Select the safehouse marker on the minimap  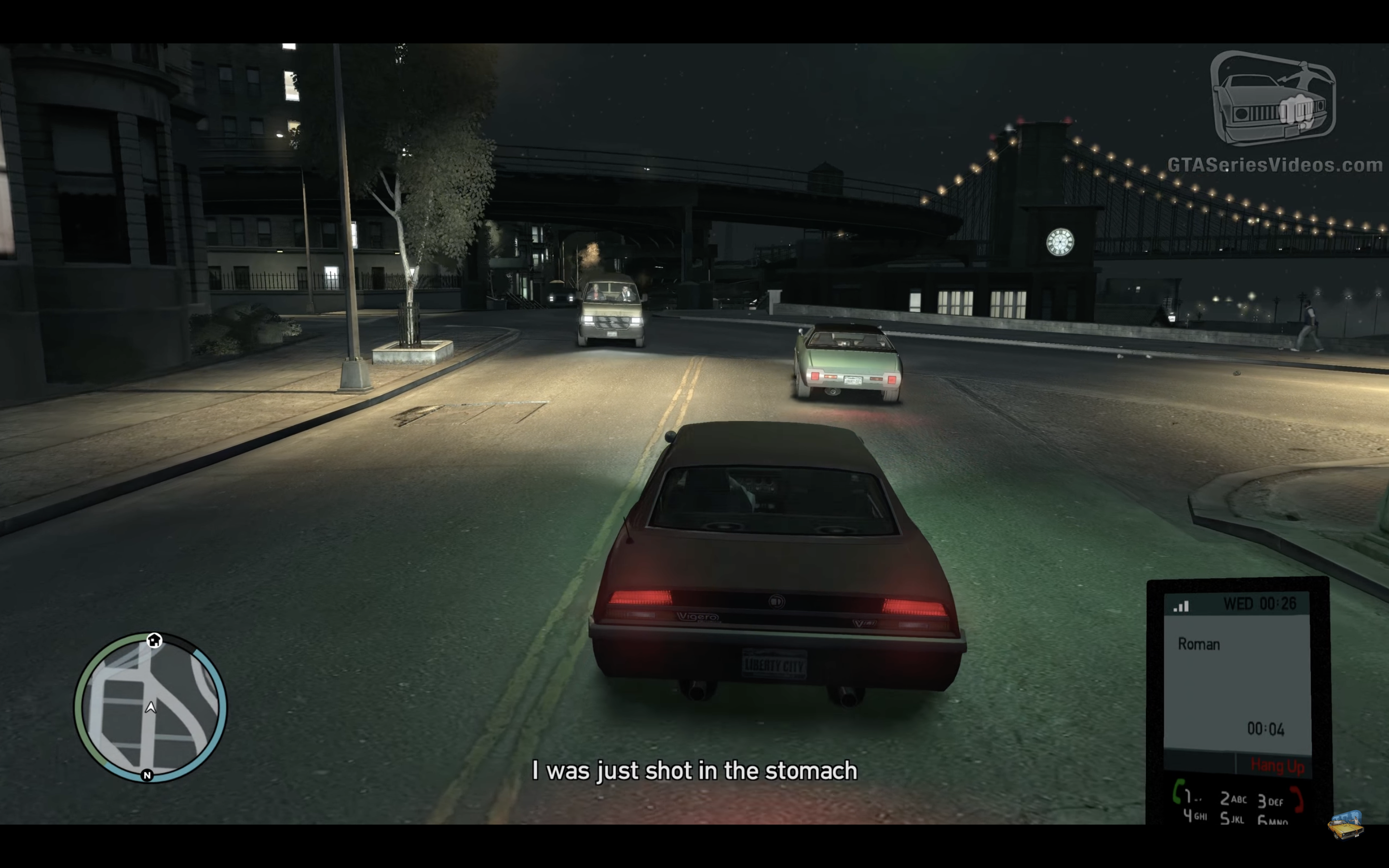click(154, 640)
